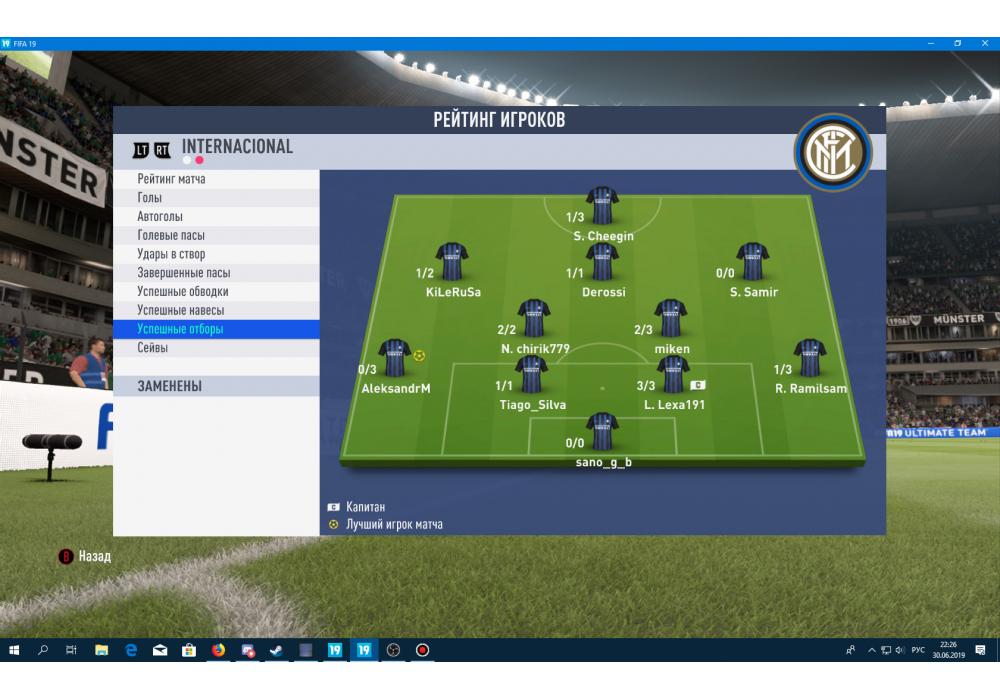Click the highlighted Успешные отборы entry

pyautogui.click(x=181, y=329)
